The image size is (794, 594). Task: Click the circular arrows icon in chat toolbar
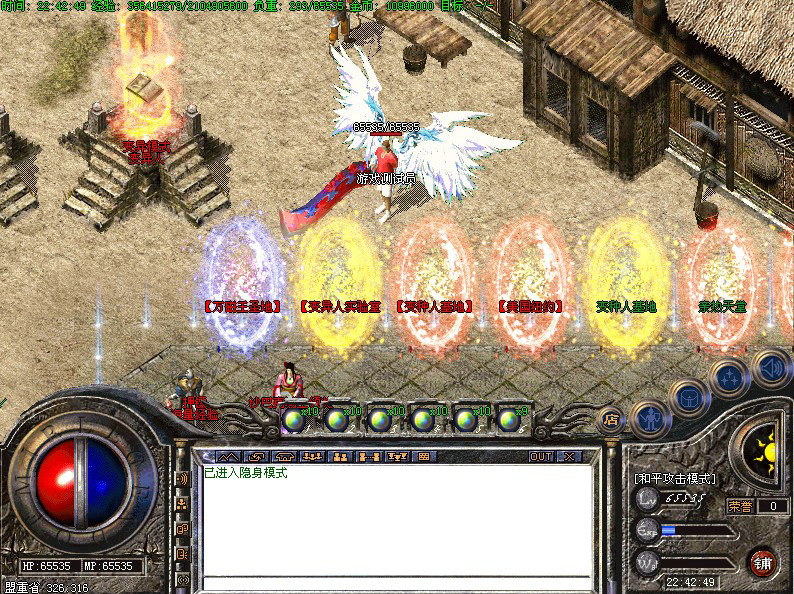point(257,456)
